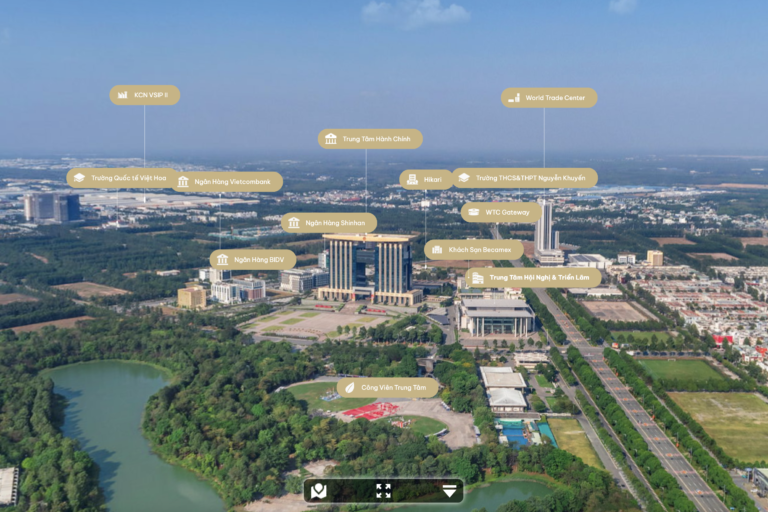The height and width of the screenshot is (512, 768).
Task: Open the Ngân Hàng BIDV marker
Action: pos(253,260)
